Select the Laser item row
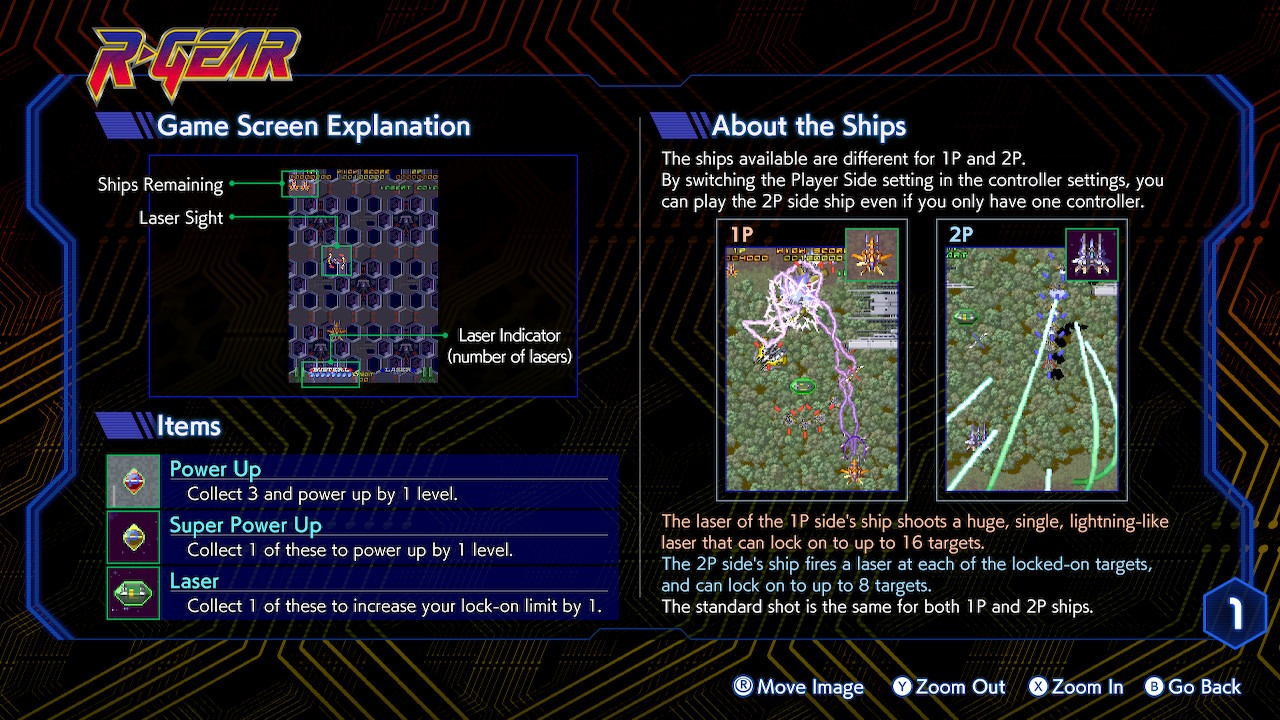 click(362, 593)
